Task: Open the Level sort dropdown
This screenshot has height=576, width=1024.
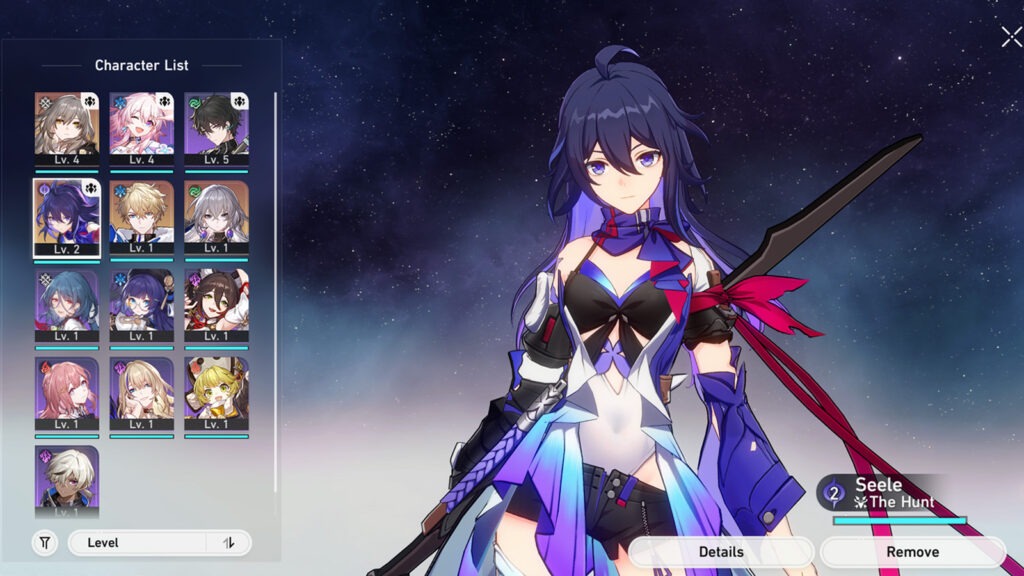Action: [138, 543]
